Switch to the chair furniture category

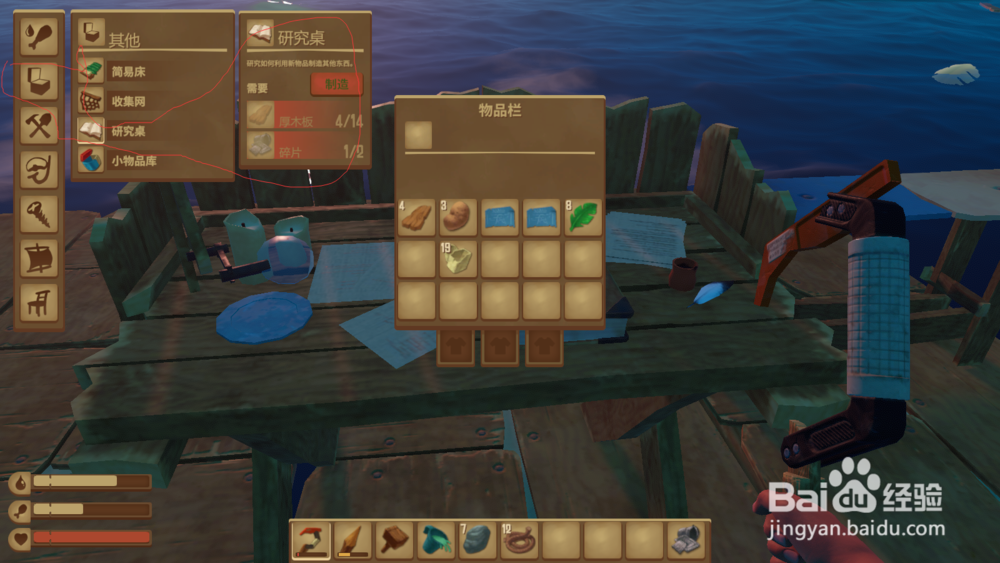pyautogui.click(x=40, y=300)
